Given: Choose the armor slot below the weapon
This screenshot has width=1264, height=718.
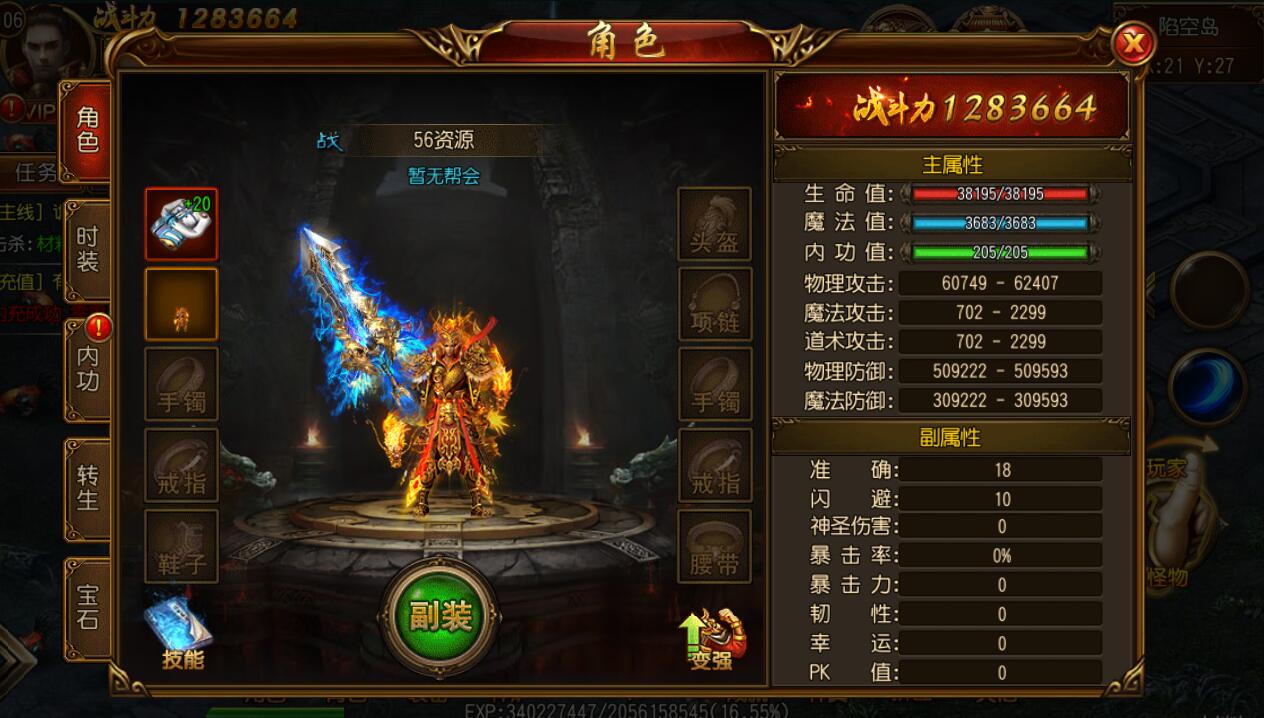Looking at the screenshot, I should pos(181,303).
